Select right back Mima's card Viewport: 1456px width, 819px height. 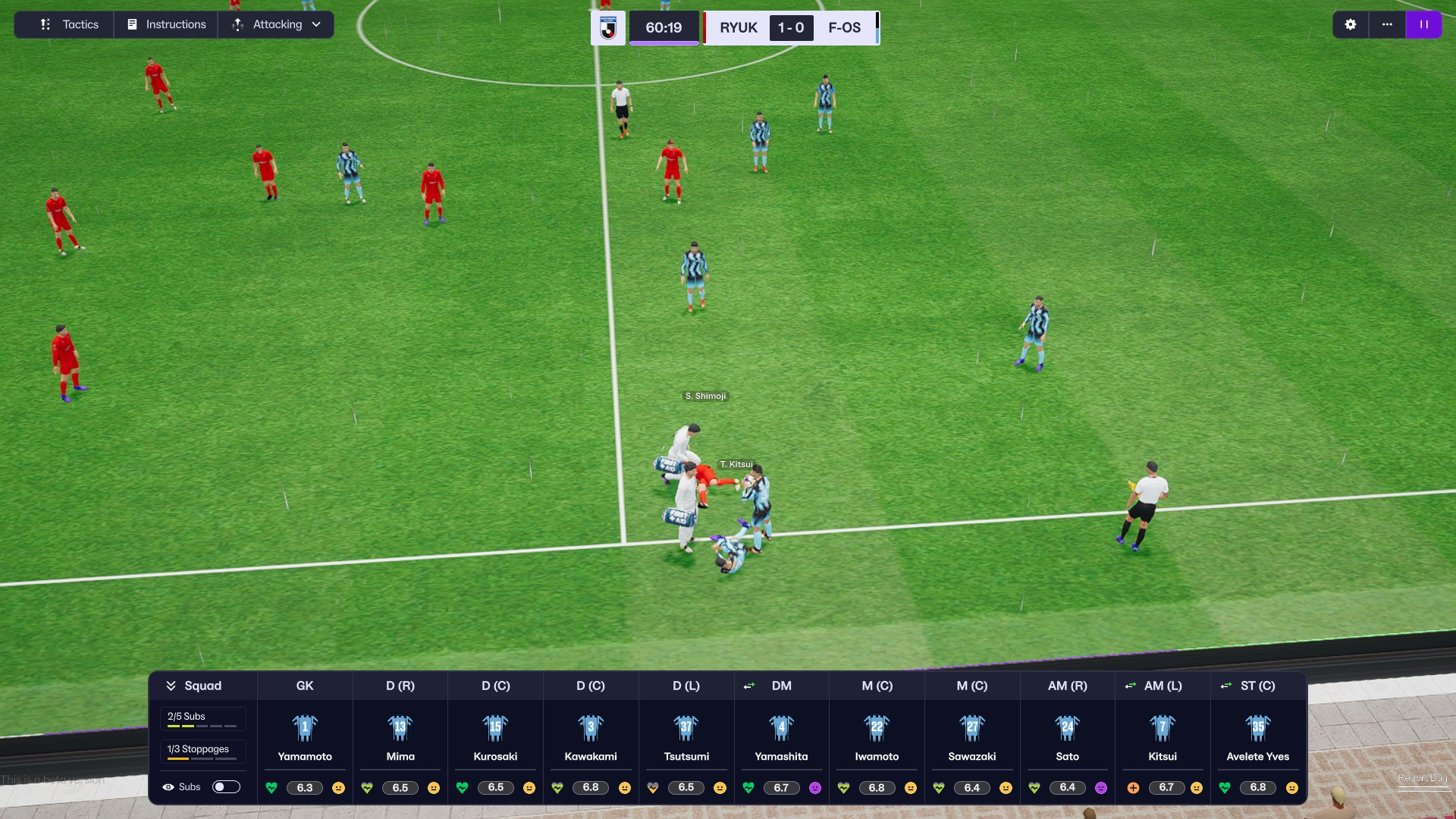(400, 737)
